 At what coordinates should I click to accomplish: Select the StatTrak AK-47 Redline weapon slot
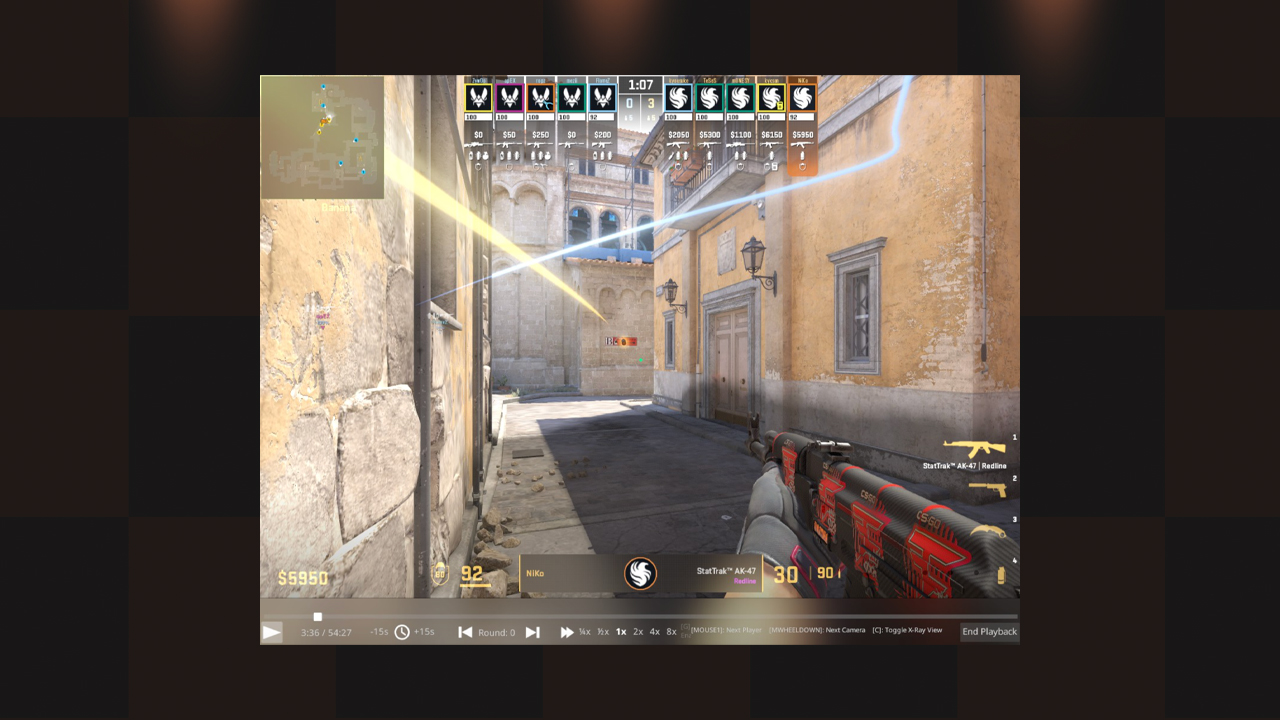pos(974,451)
